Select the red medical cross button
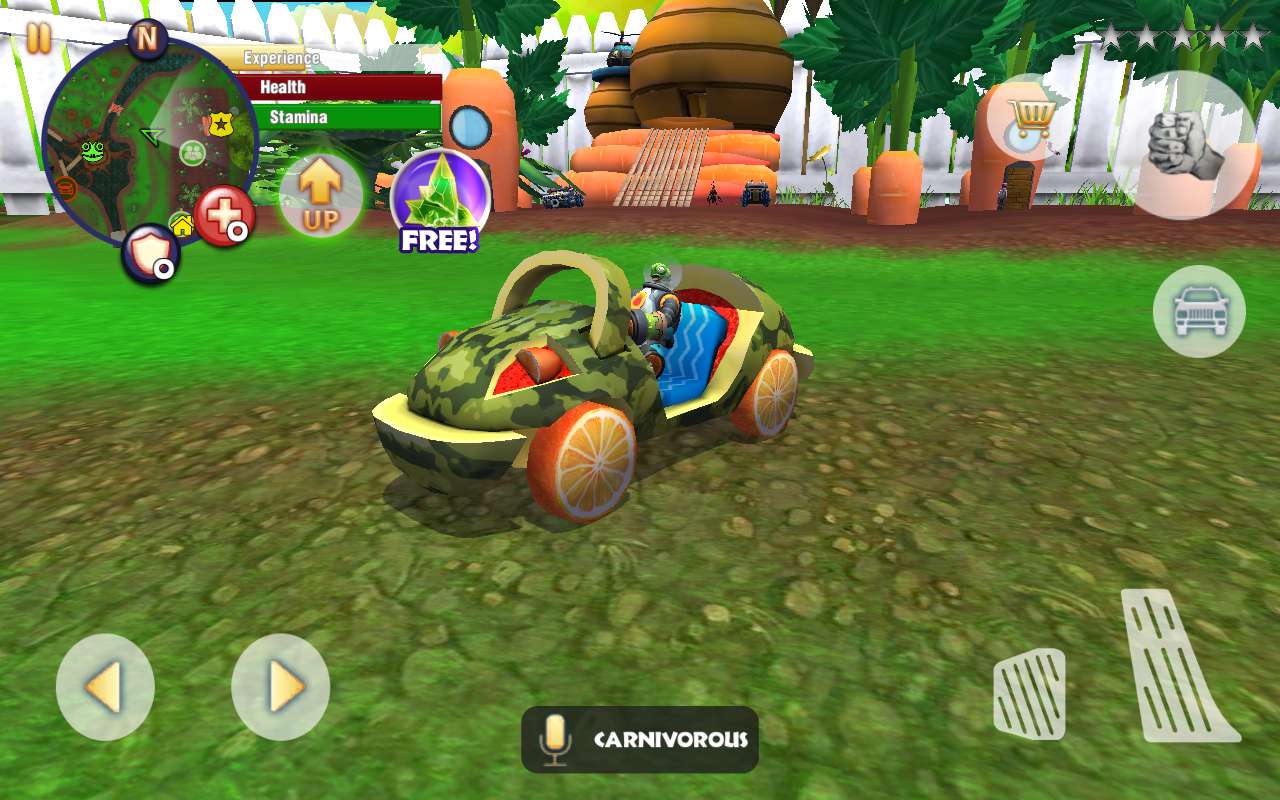1280x800 pixels. pos(226,213)
